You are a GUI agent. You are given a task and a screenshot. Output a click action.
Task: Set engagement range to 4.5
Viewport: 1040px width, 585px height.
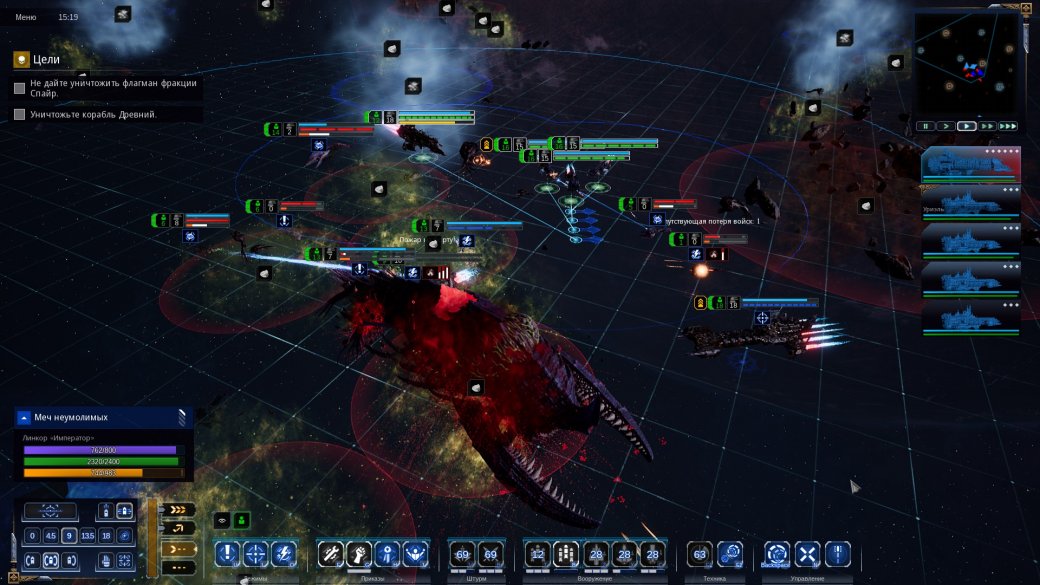[51, 536]
